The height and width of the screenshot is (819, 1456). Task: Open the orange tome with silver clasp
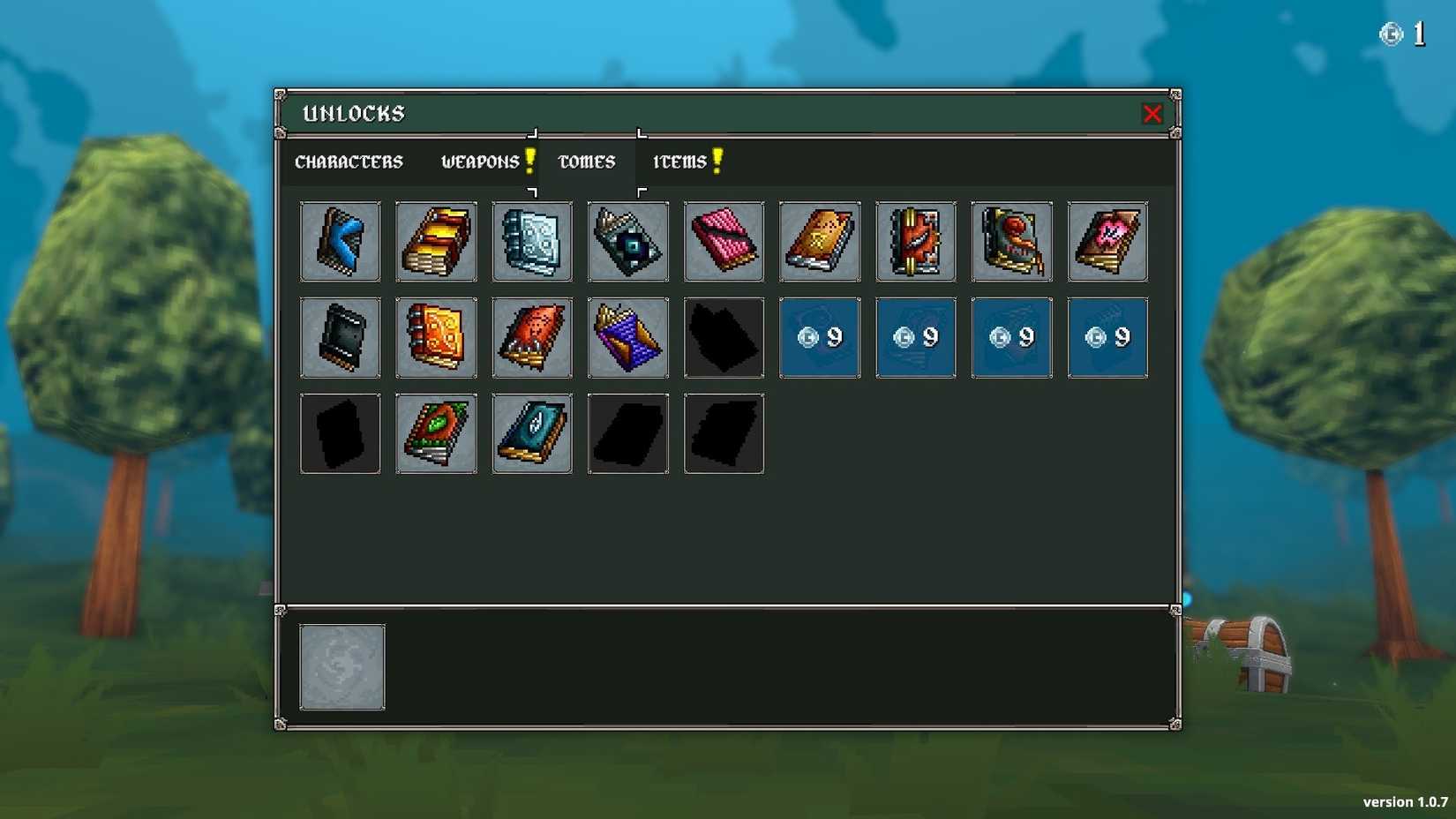[819, 241]
